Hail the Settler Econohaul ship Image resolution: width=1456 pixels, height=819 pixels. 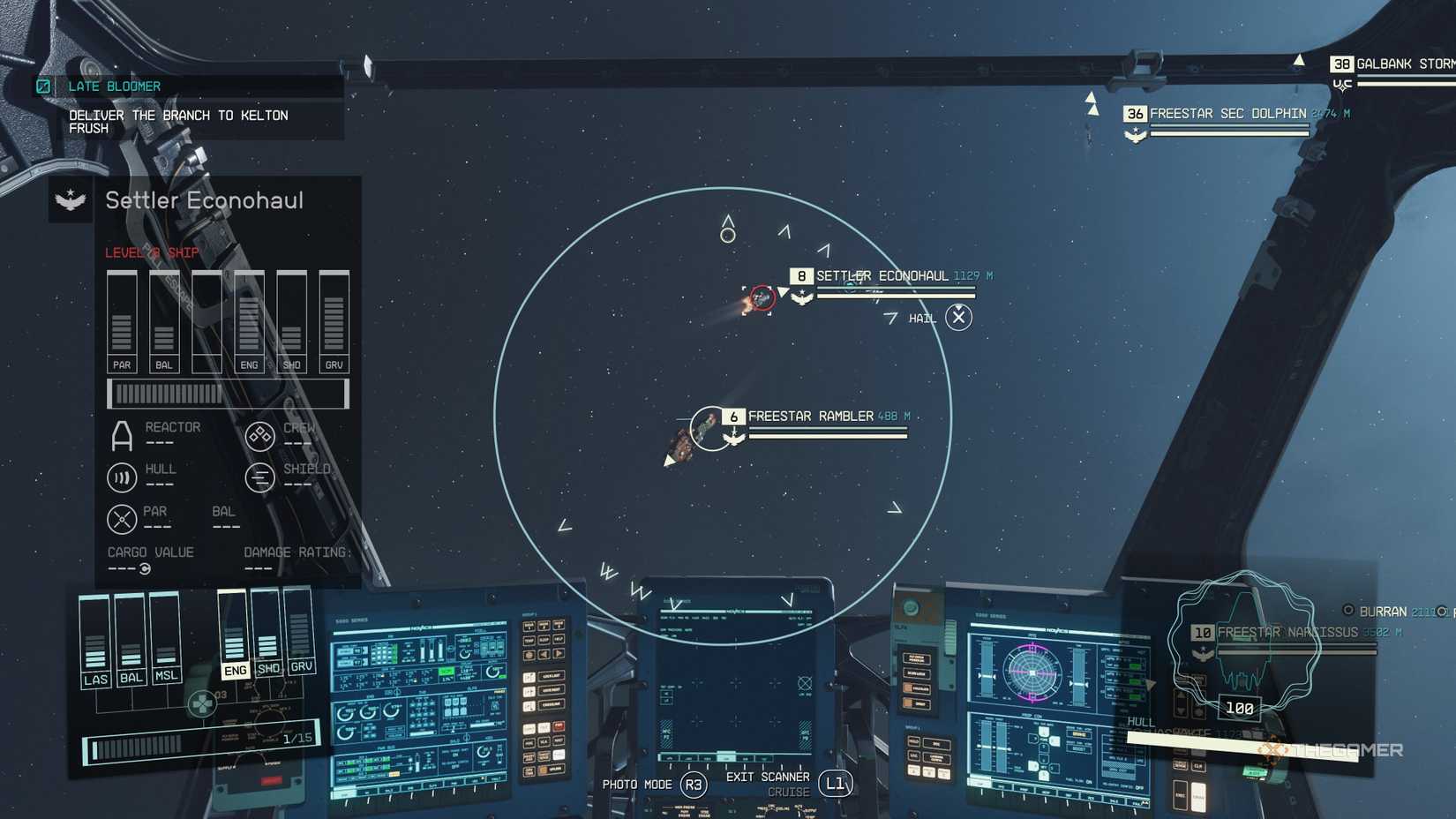[958, 317]
